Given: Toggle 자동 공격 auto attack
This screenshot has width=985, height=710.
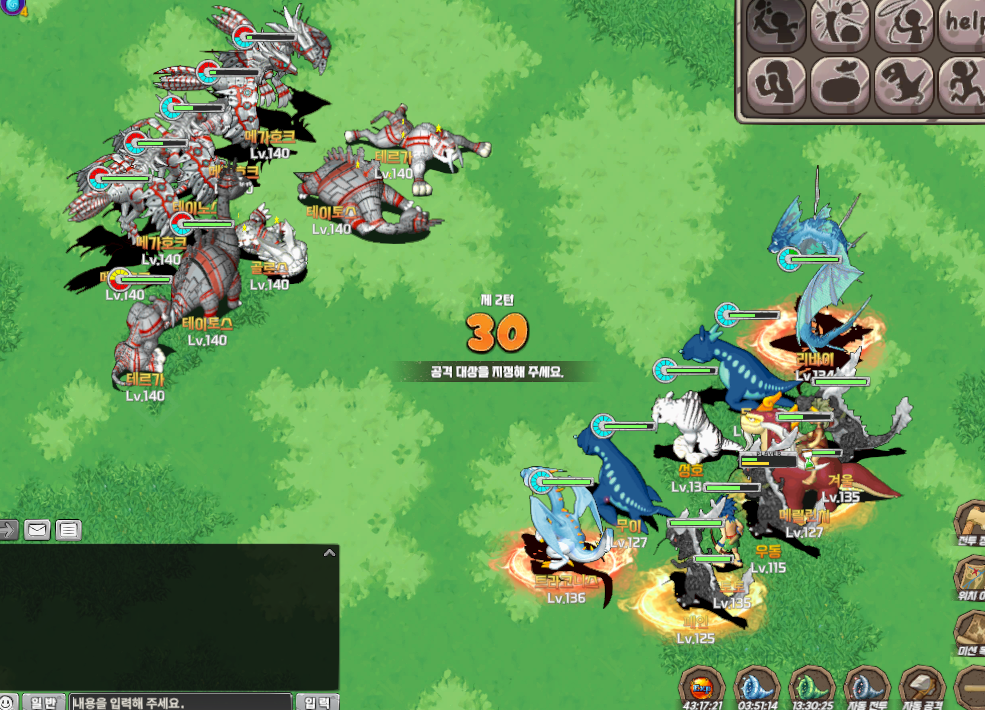Looking at the screenshot, I should click(921, 687).
